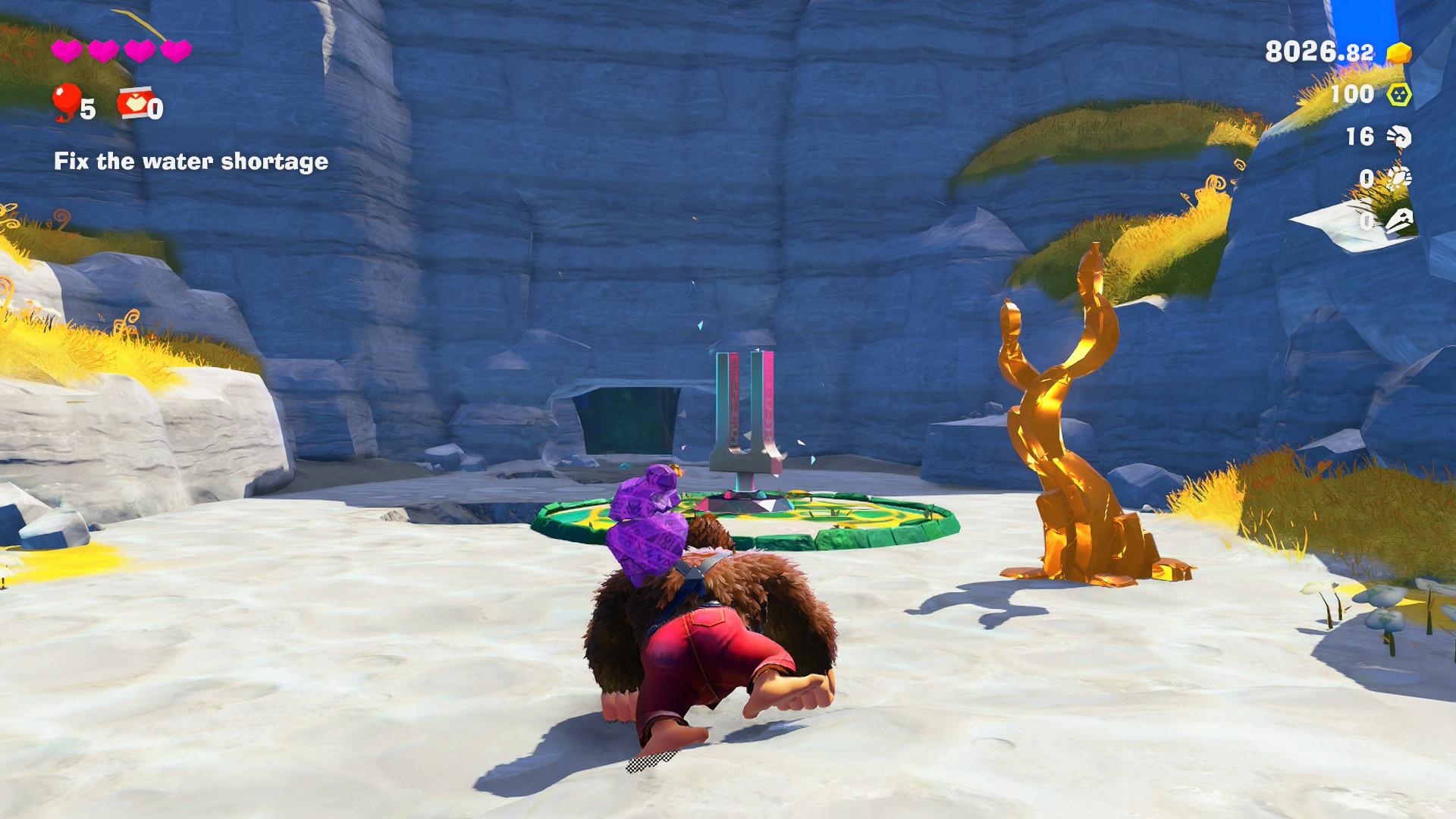The height and width of the screenshot is (819, 1456).
Task: Select the yellow hexagon chip icon
Action: (1398, 95)
